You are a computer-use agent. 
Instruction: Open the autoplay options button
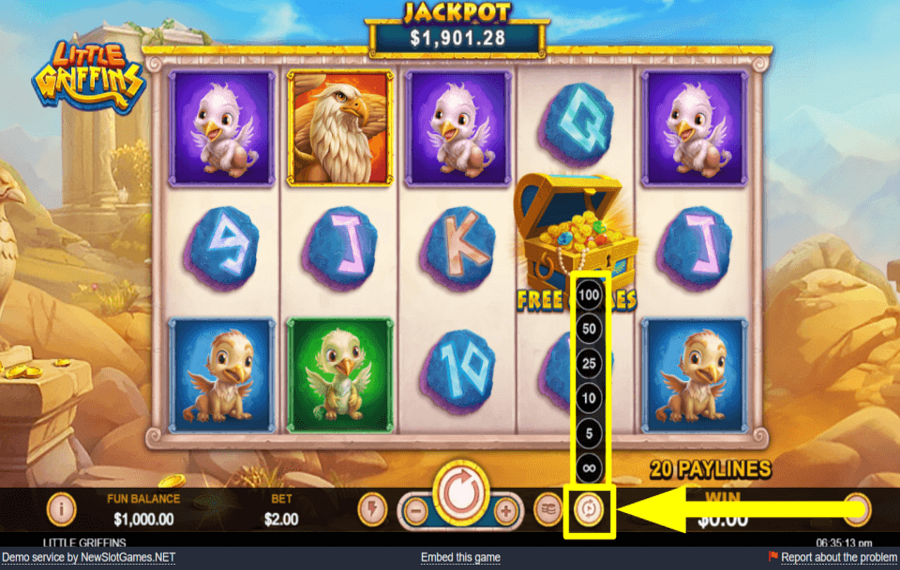590,510
